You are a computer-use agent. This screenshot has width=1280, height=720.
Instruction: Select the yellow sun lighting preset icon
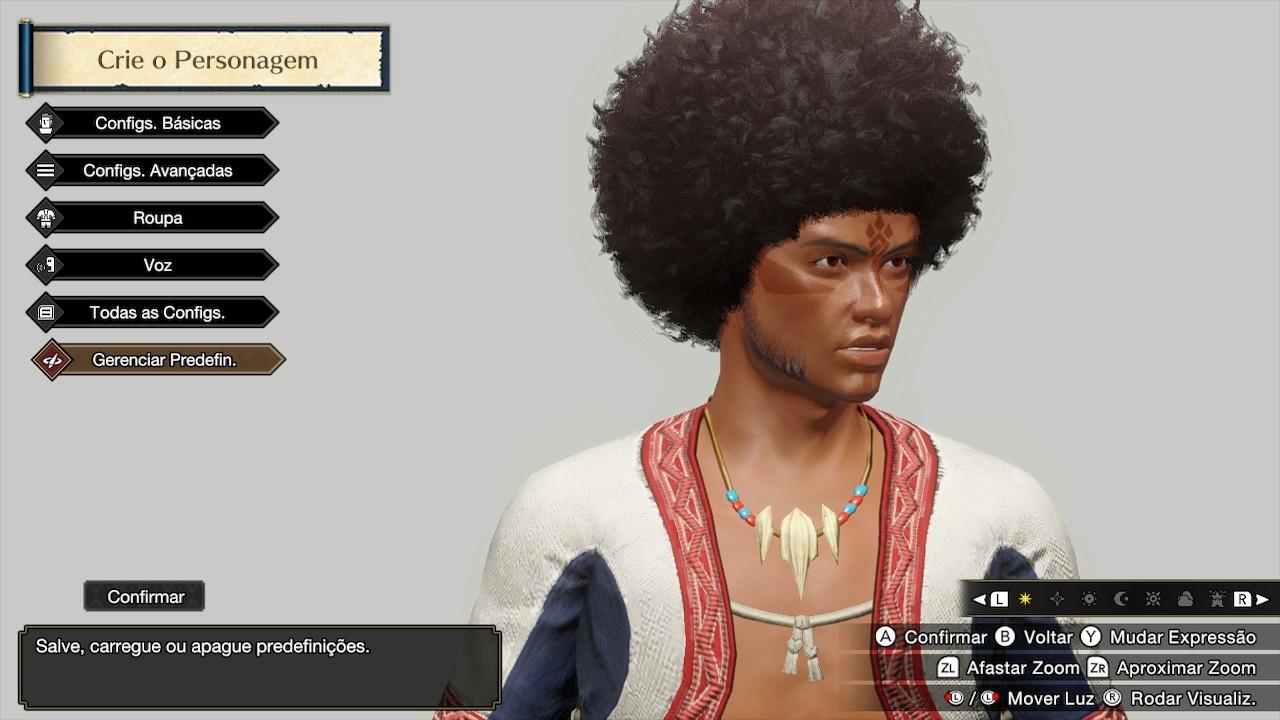[x=1024, y=597]
